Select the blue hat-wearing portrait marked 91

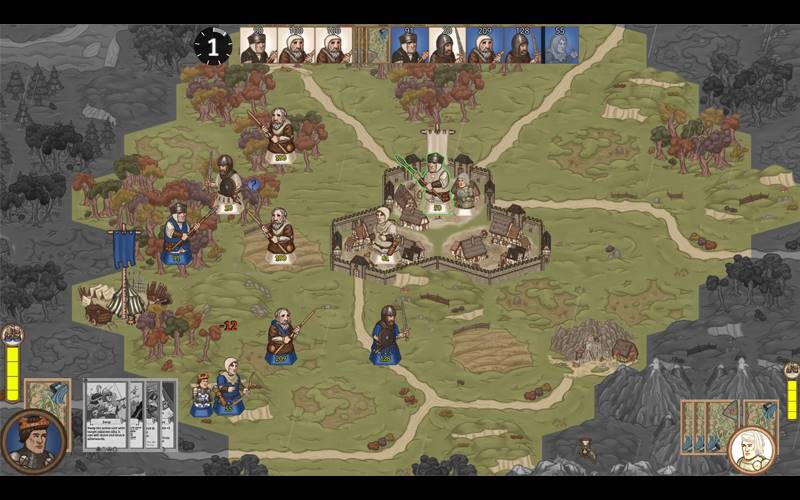pyautogui.click(x=408, y=46)
